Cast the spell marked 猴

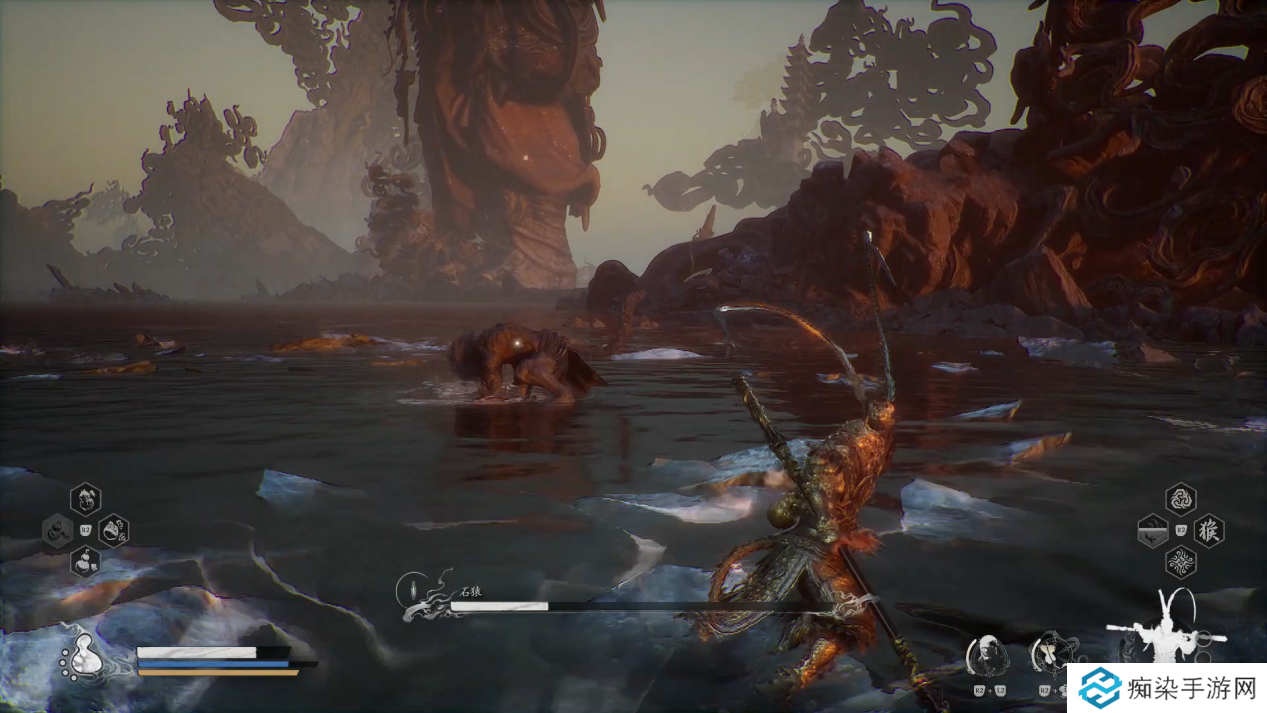[x=1209, y=530]
